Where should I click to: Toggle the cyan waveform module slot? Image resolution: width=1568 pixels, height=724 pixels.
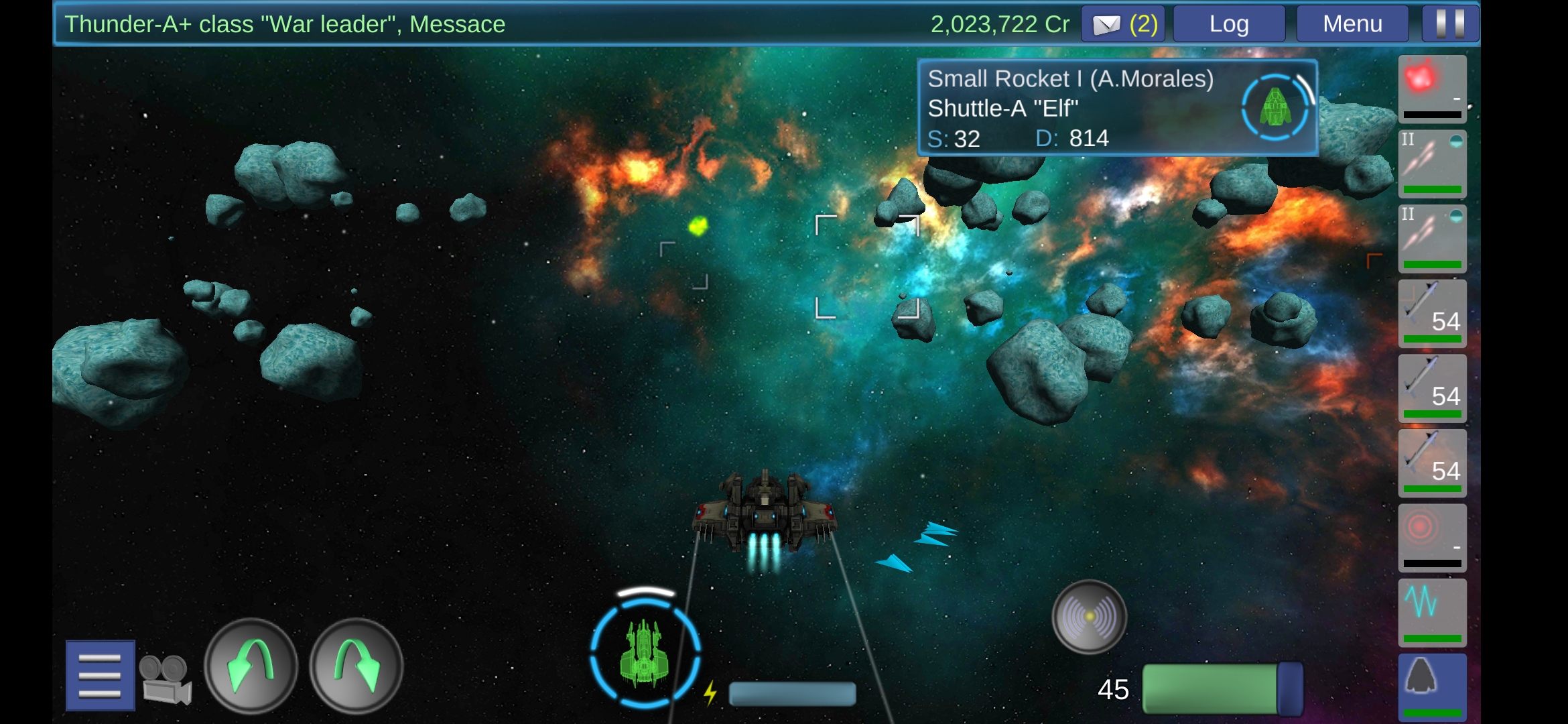tap(1432, 612)
